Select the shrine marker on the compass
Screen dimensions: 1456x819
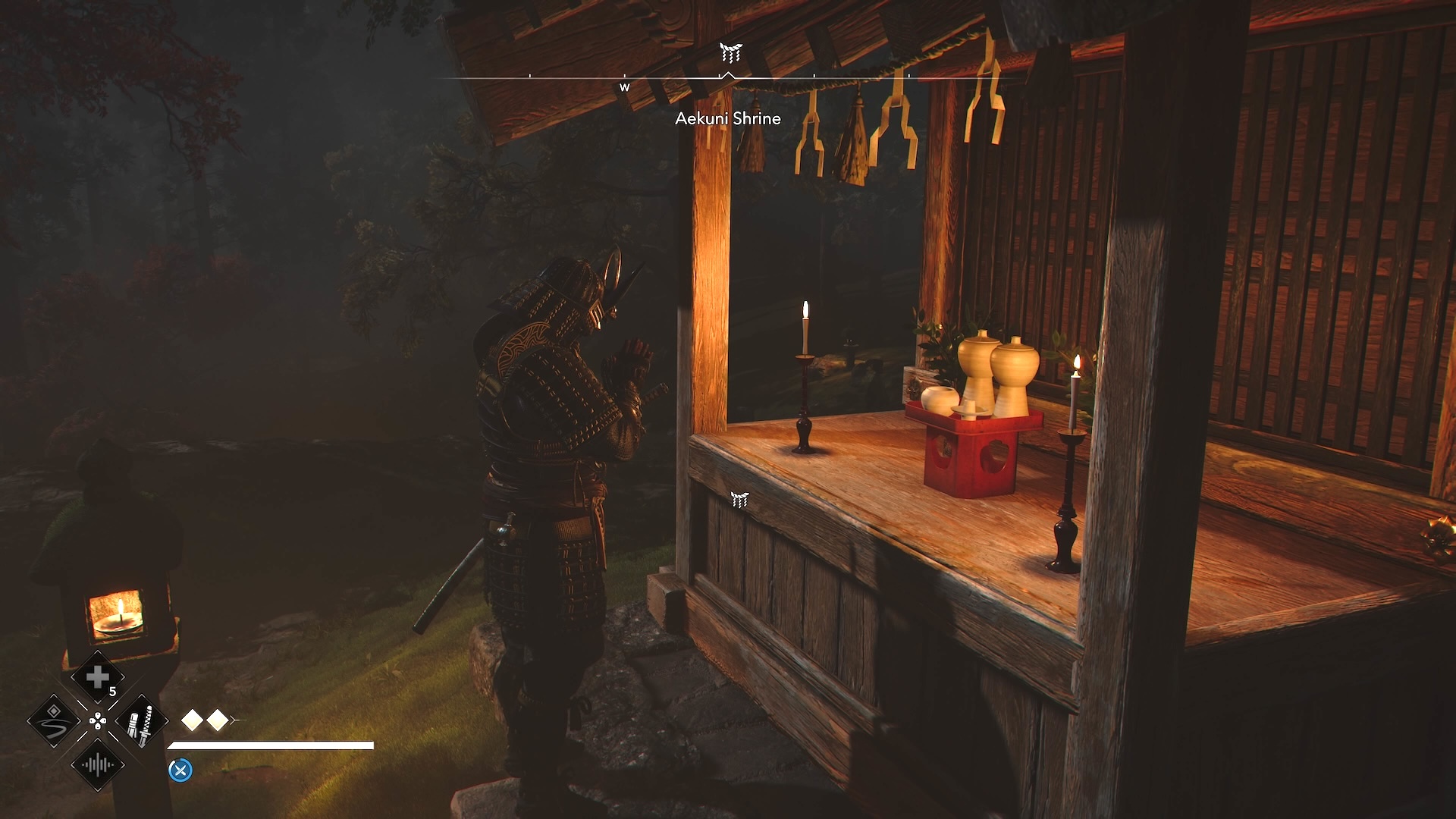(730, 52)
